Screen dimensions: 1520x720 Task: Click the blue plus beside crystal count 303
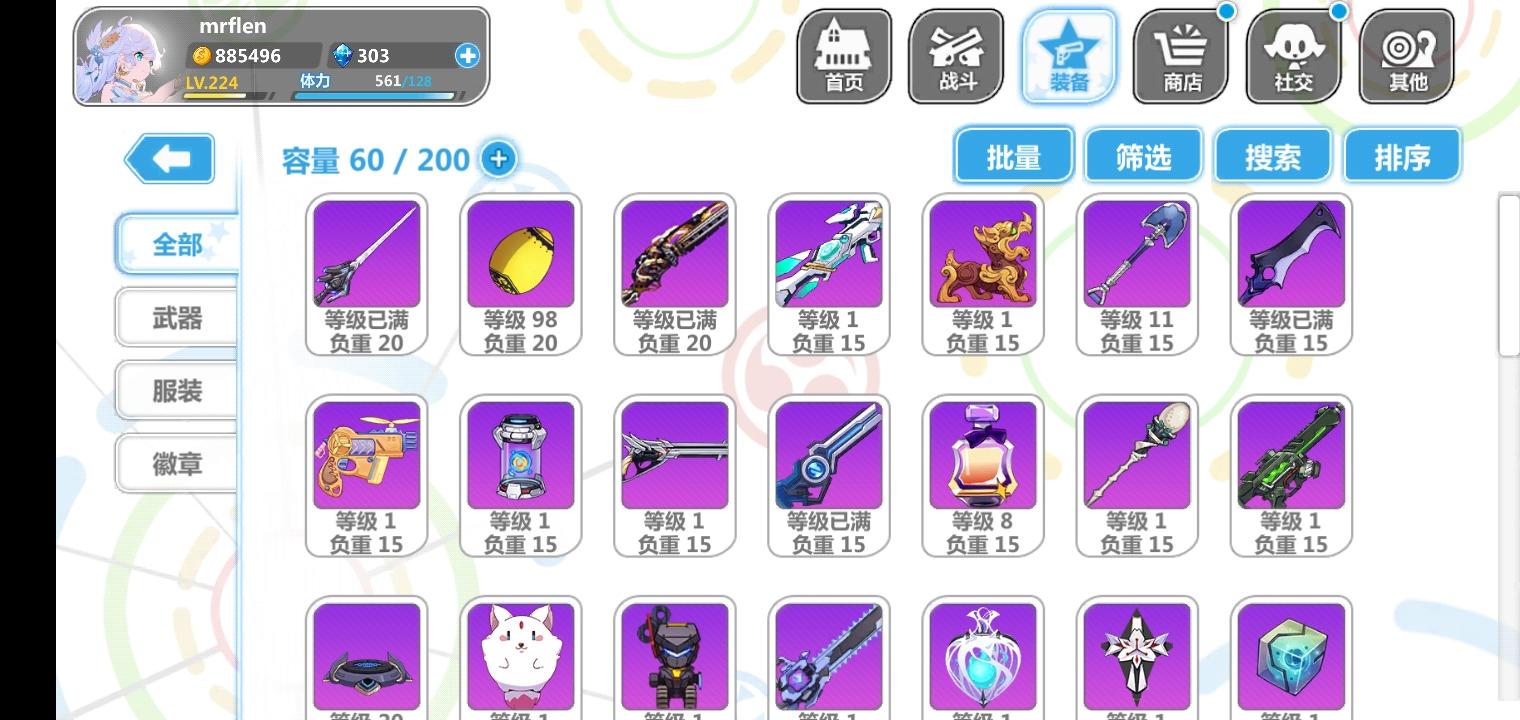[x=466, y=56]
